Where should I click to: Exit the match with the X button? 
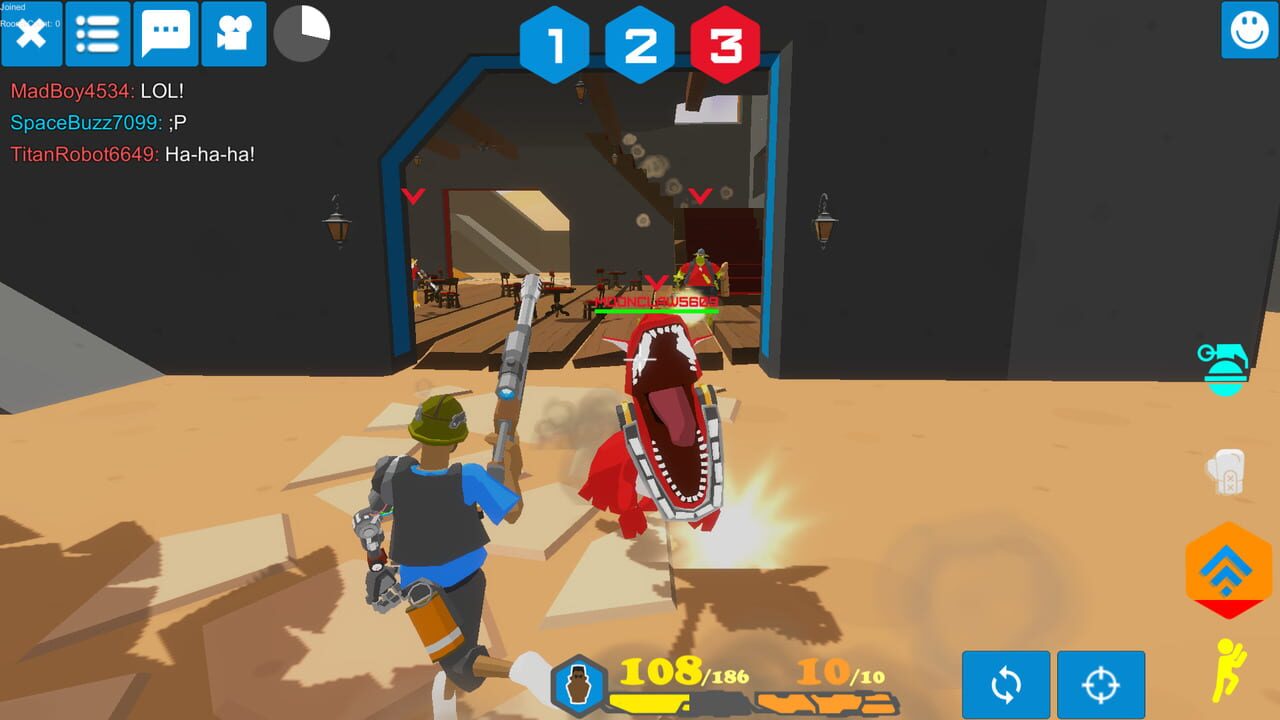point(31,33)
